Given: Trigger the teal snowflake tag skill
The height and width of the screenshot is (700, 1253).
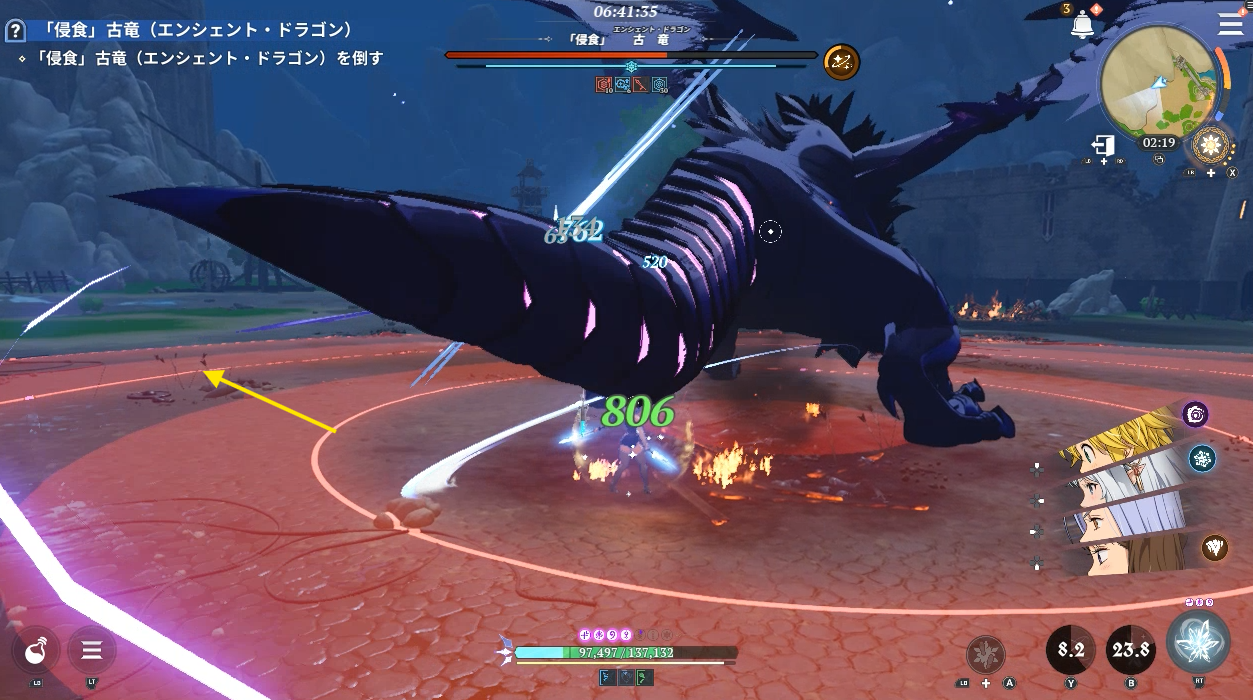Looking at the screenshot, I should (1201, 458).
